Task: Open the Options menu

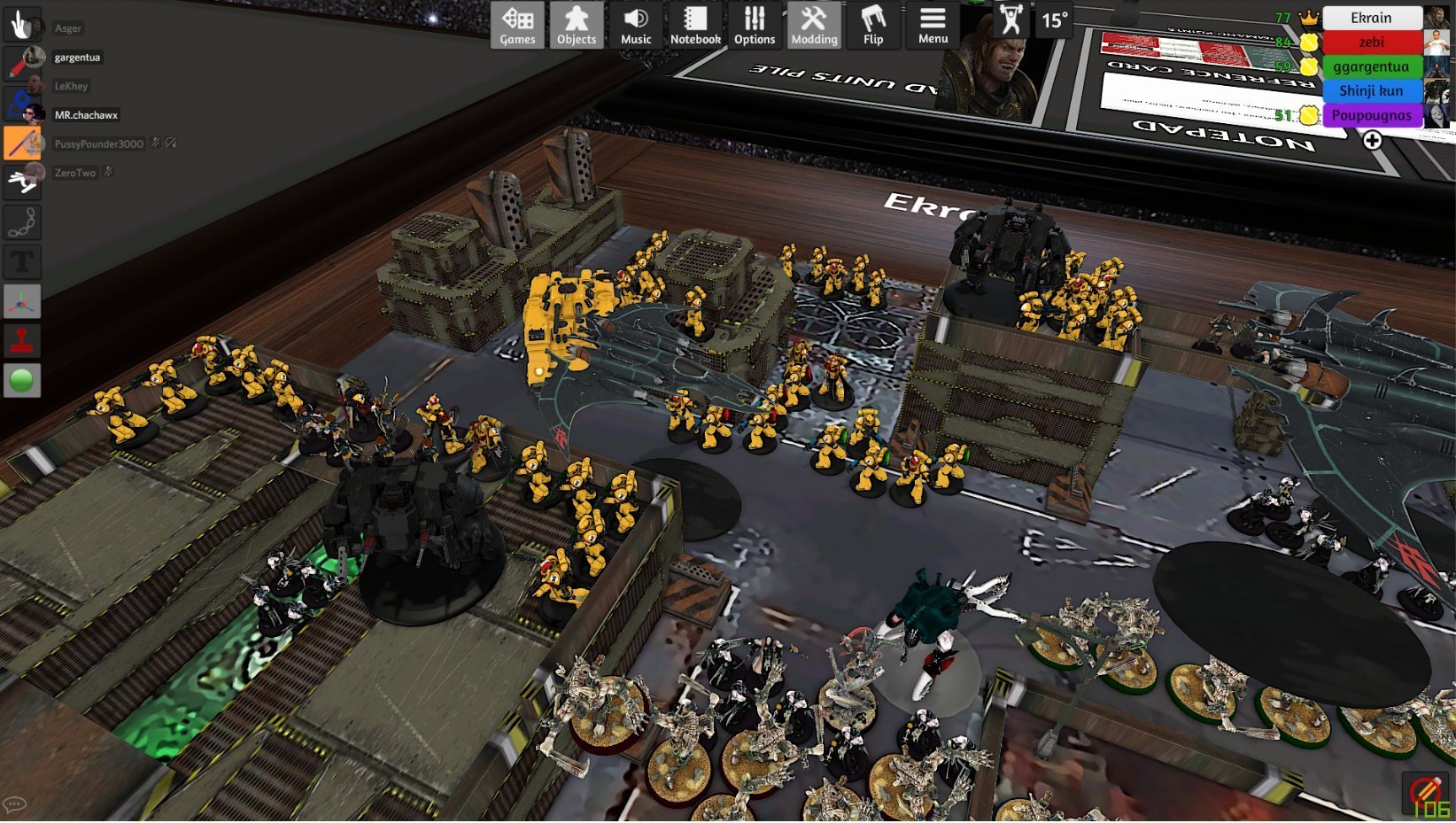Action: 755,25
